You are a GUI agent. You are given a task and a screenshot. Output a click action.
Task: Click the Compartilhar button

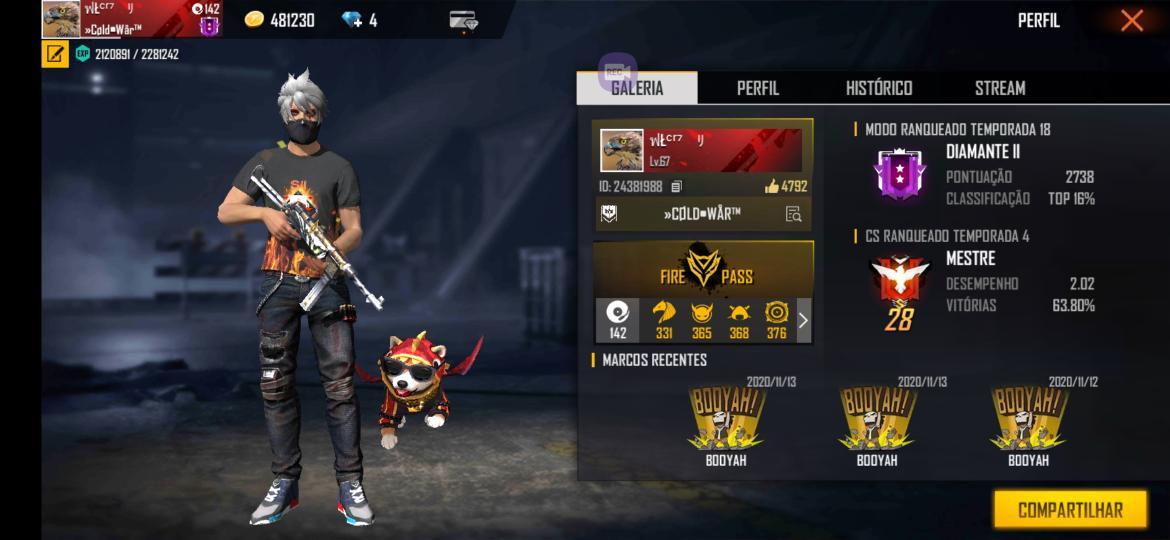(1070, 510)
